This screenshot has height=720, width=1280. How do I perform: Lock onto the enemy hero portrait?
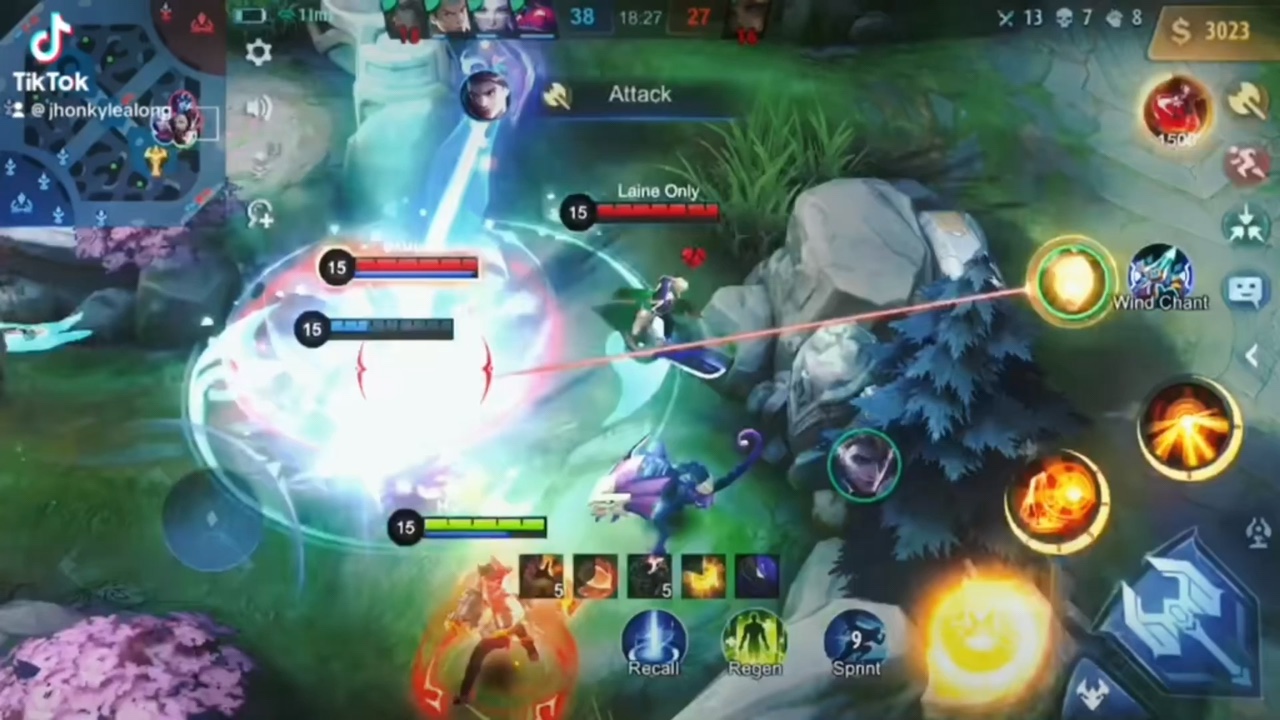tap(864, 464)
